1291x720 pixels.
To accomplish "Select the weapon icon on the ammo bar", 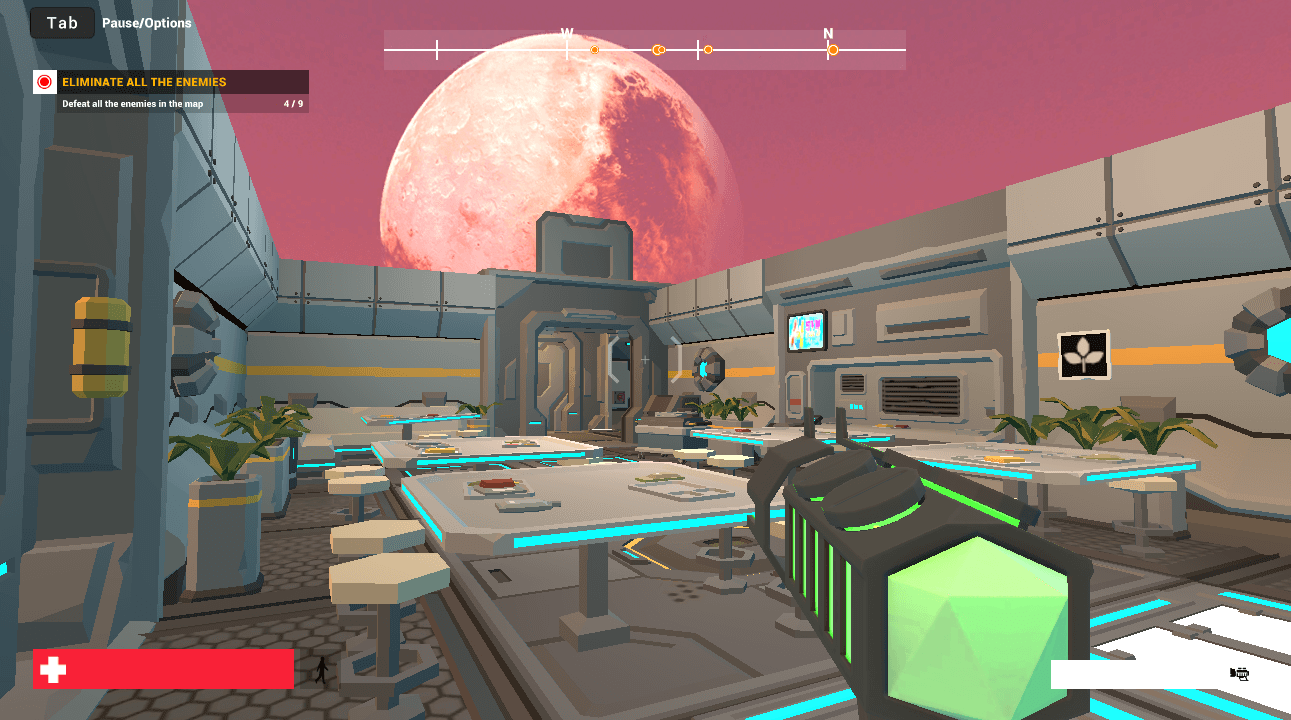I will [x=1239, y=674].
